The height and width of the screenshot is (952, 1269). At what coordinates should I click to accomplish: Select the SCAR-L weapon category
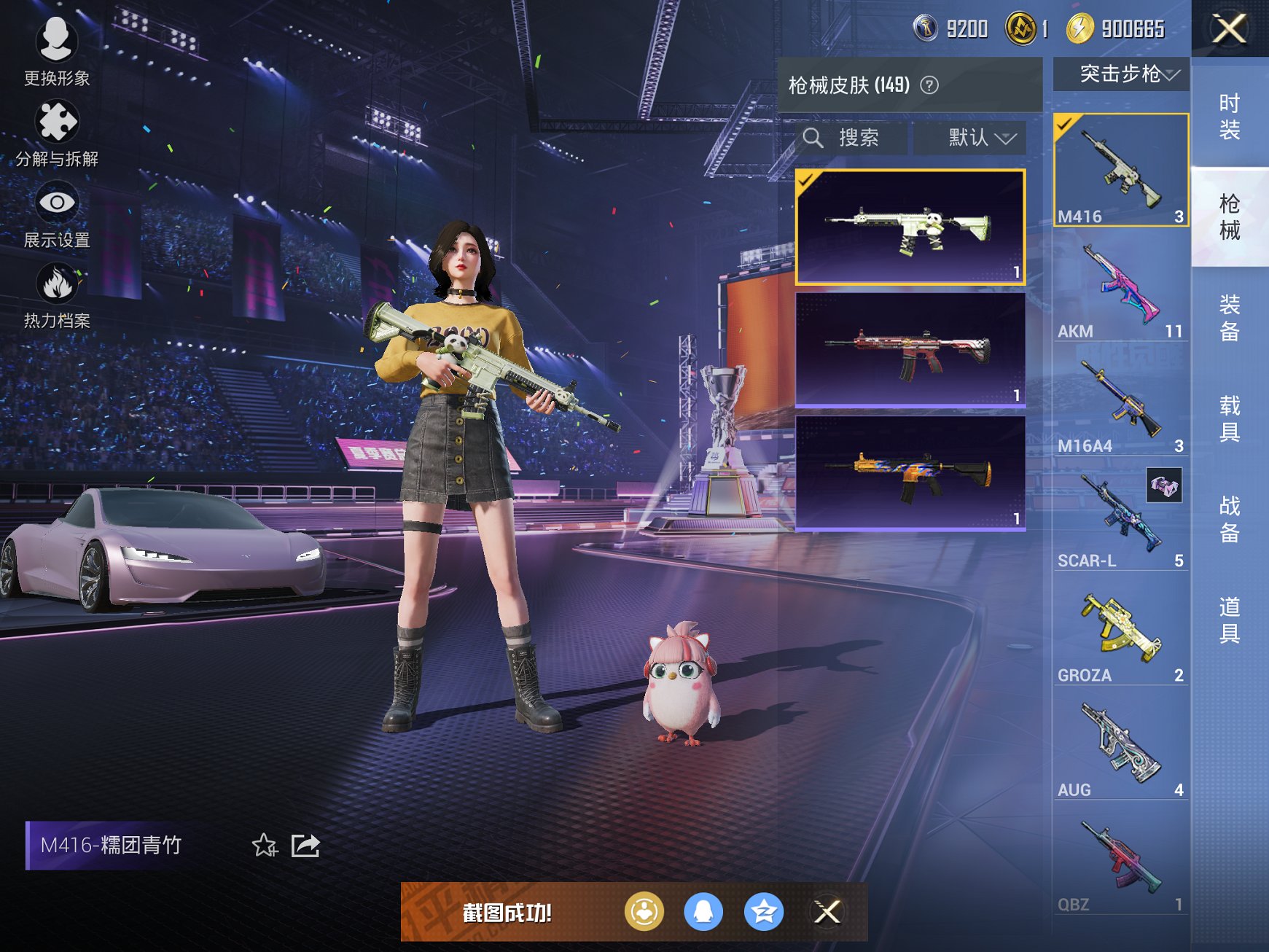1120,519
